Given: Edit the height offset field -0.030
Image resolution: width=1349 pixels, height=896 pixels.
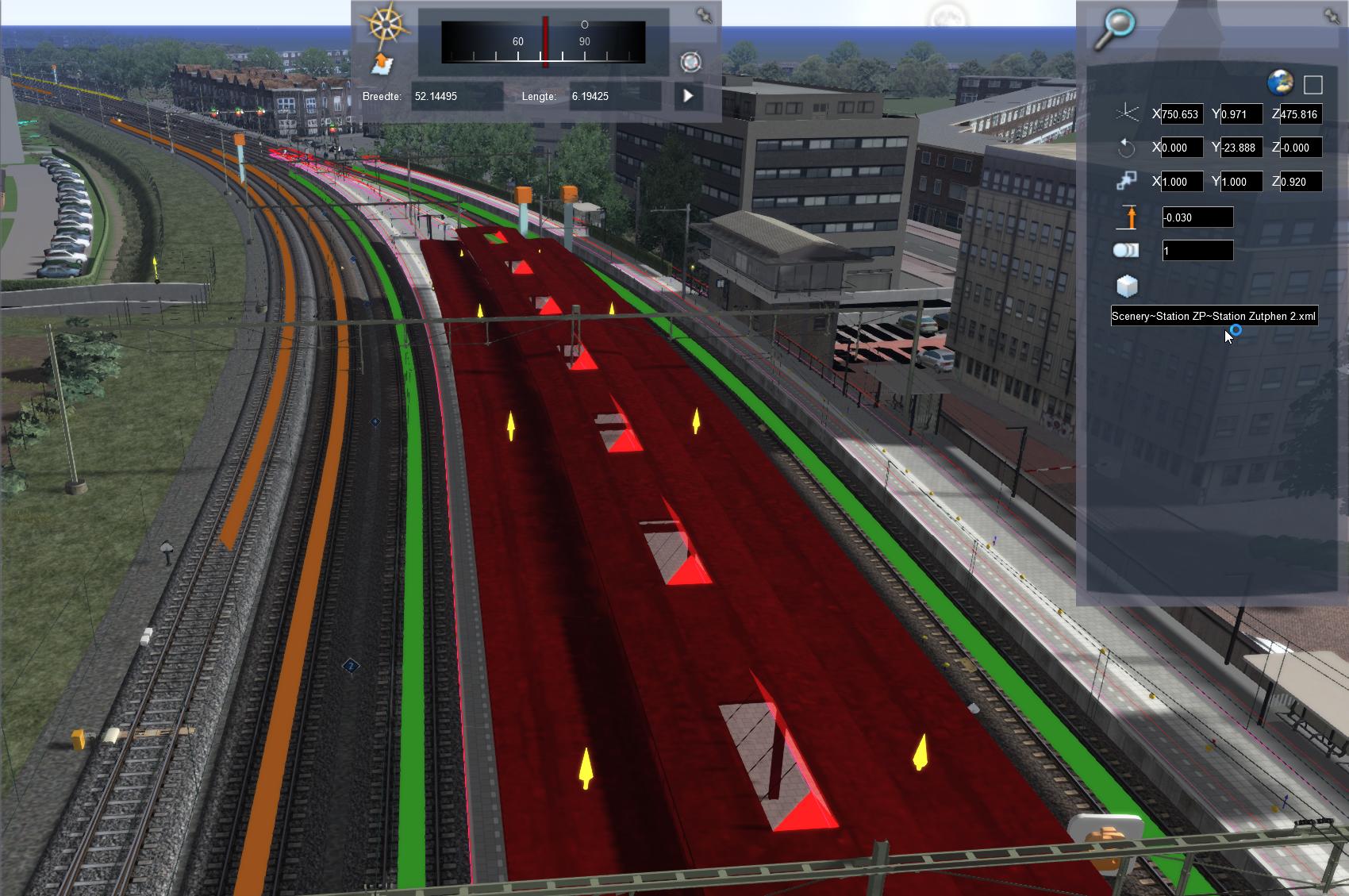Looking at the screenshot, I should (x=1197, y=217).
